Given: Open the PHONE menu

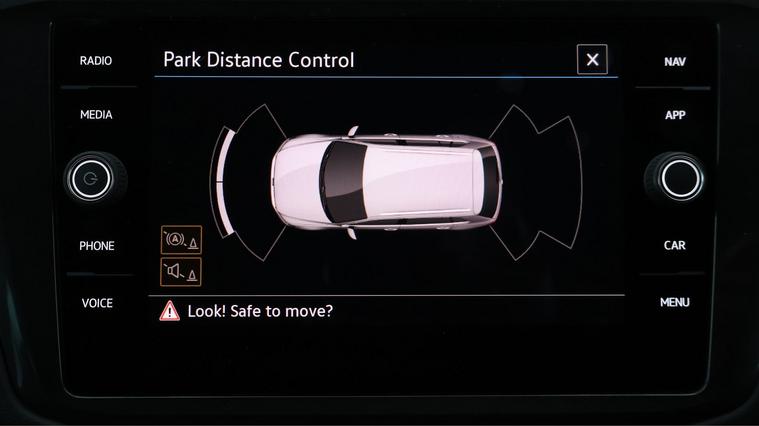Looking at the screenshot, I should (97, 246).
